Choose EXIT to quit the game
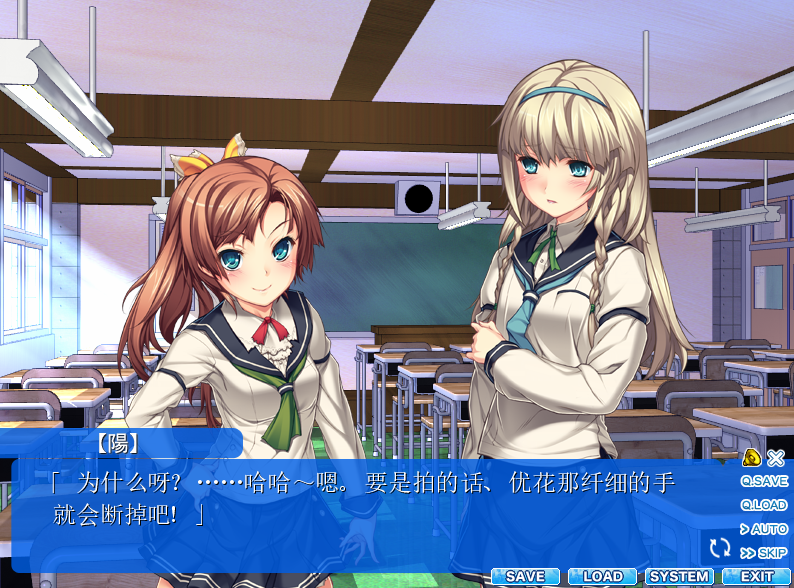Image resolution: width=794 pixels, height=588 pixels. (757, 577)
